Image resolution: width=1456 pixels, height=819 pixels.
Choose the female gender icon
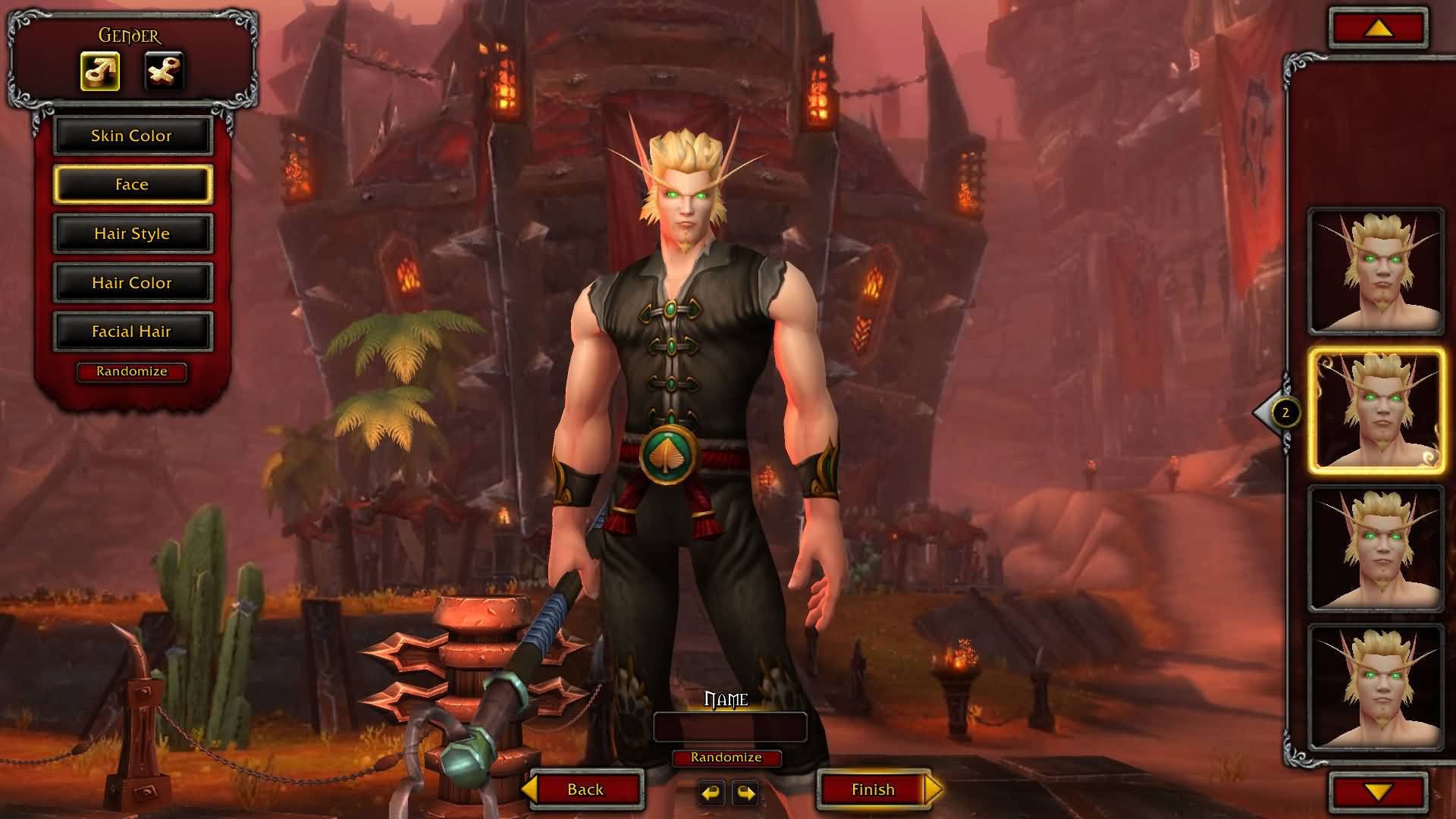coord(164,71)
